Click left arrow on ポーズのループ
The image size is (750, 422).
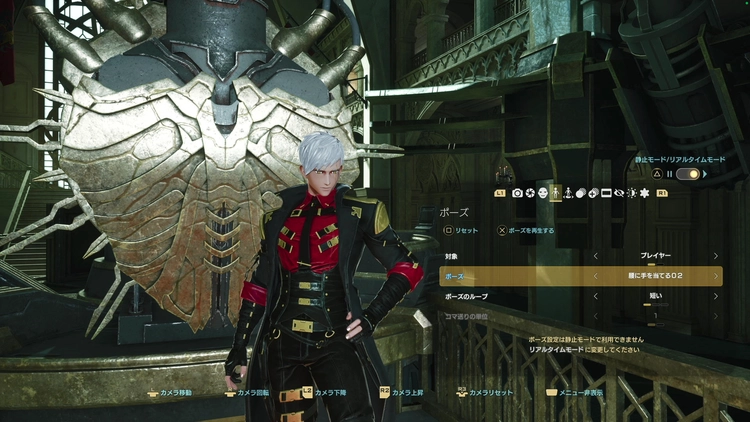[595, 296]
